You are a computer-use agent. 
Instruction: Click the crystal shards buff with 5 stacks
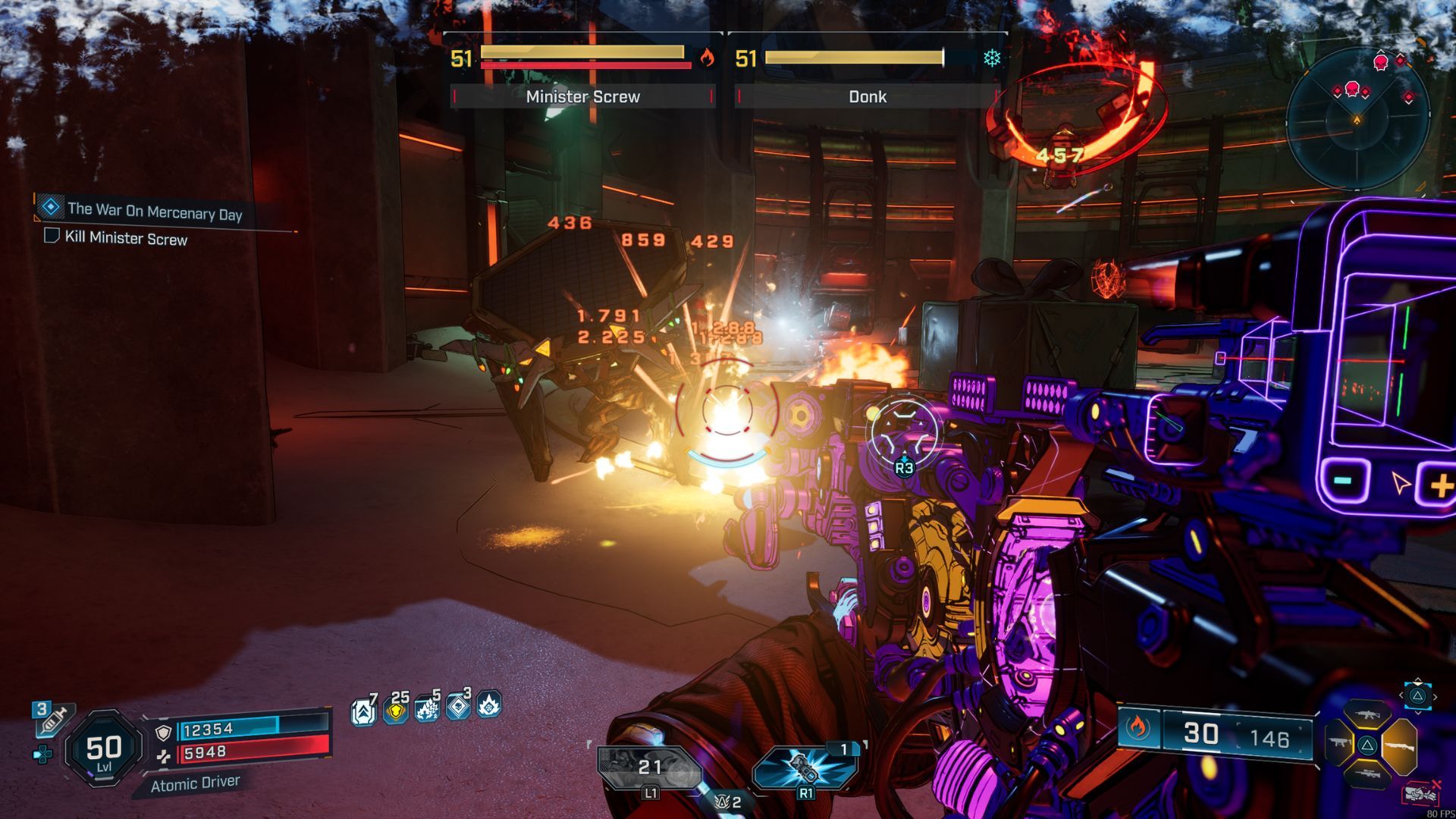[x=427, y=710]
